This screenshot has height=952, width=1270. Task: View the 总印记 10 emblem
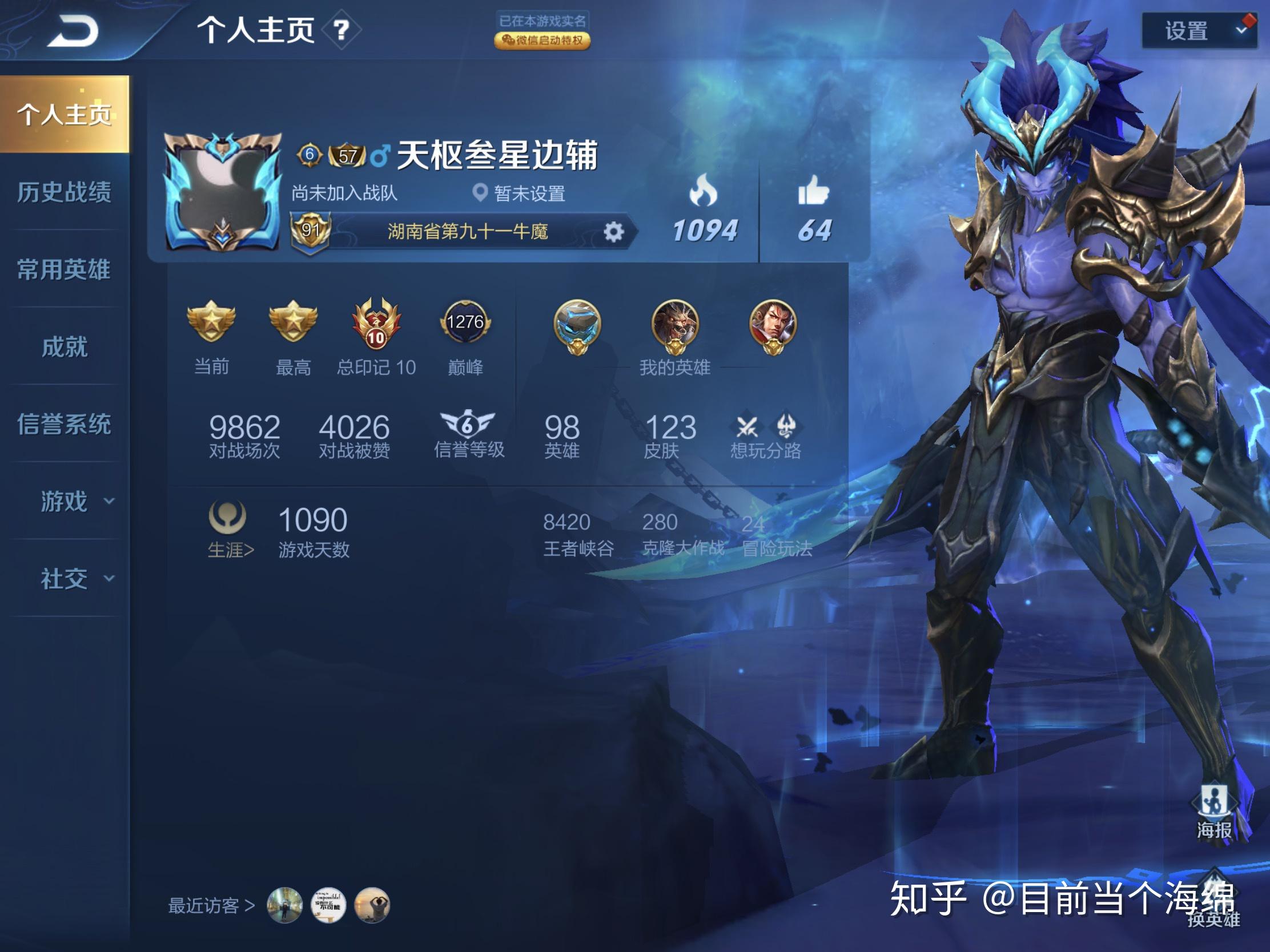coord(376,324)
